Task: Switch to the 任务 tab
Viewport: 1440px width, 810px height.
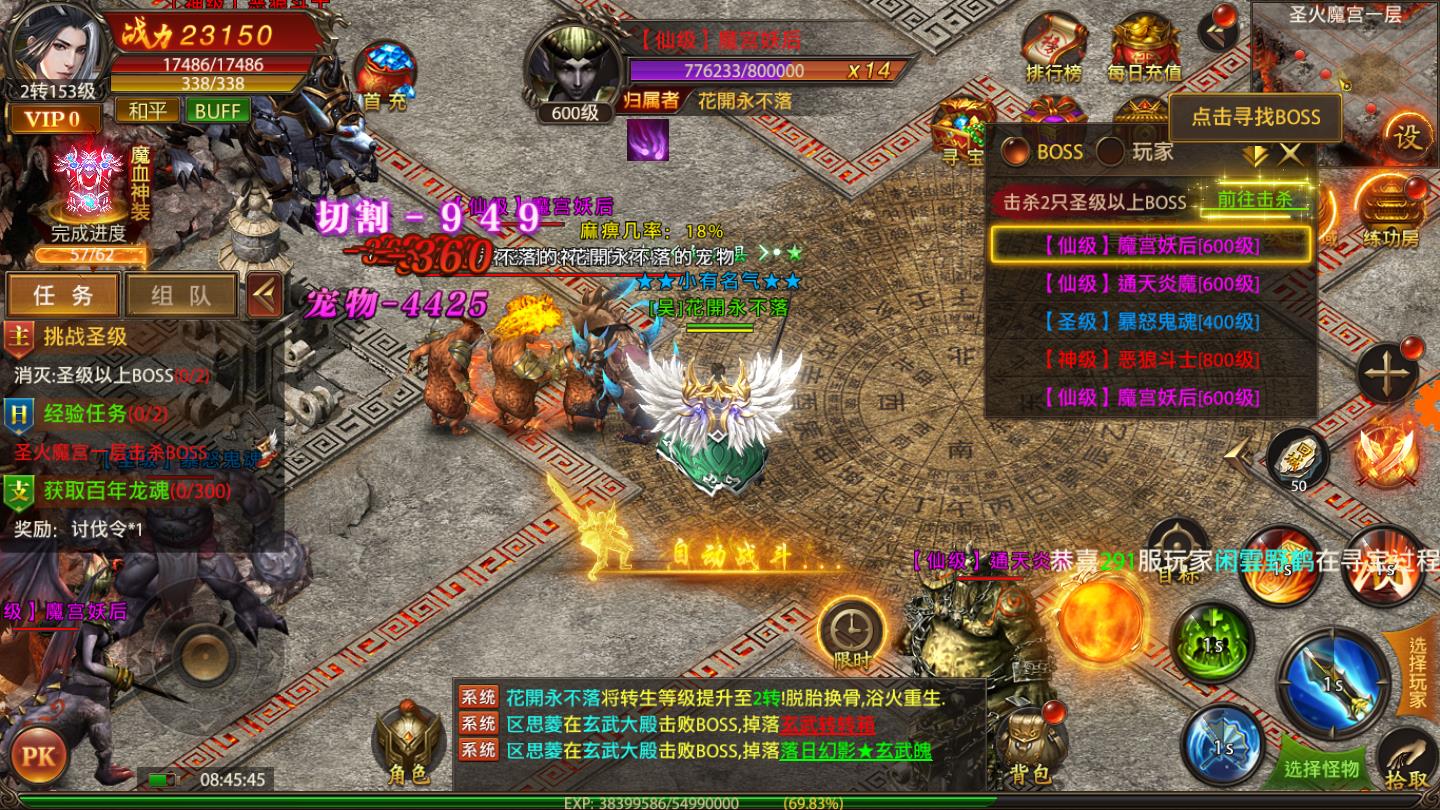Action: point(62,294)
